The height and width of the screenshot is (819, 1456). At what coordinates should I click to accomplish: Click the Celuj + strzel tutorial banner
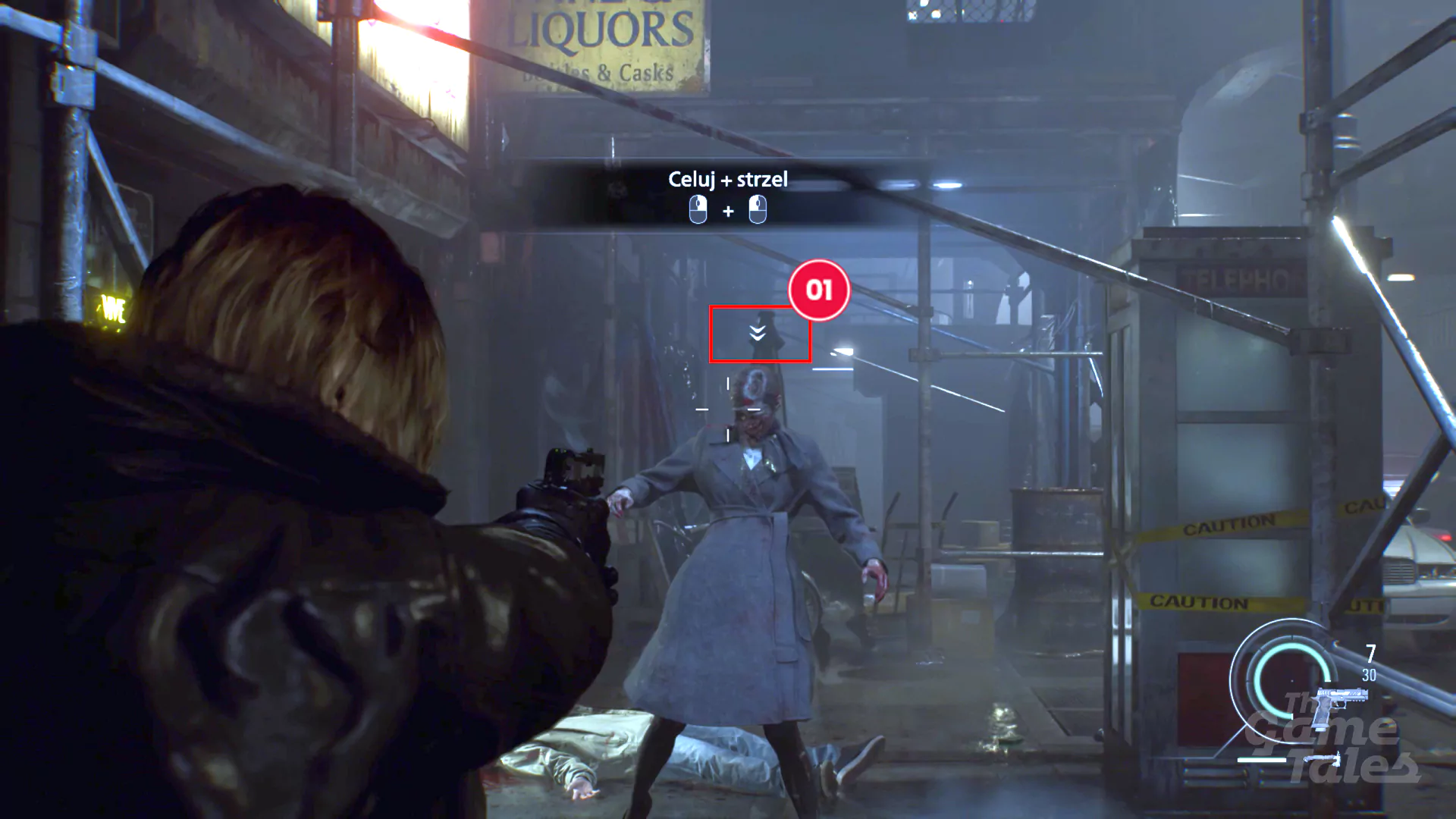coord(728,180)
